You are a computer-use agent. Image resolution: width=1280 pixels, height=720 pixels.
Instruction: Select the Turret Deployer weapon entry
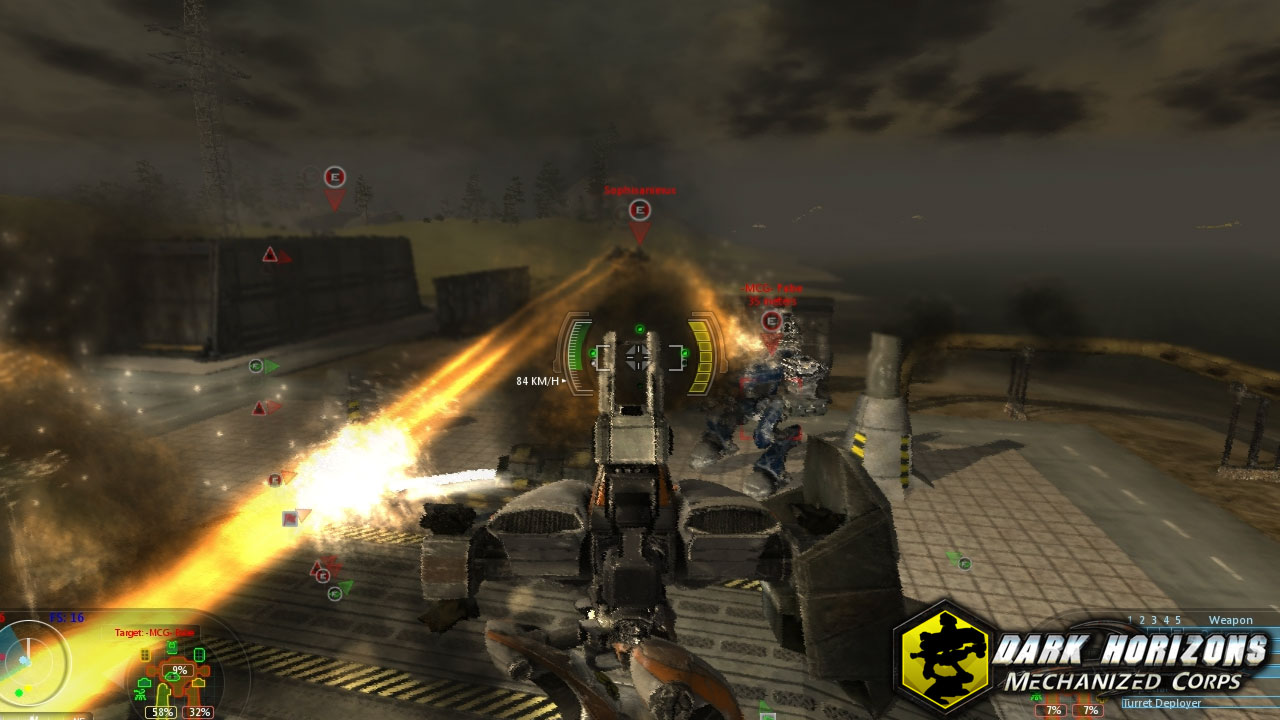point(1161,703)
